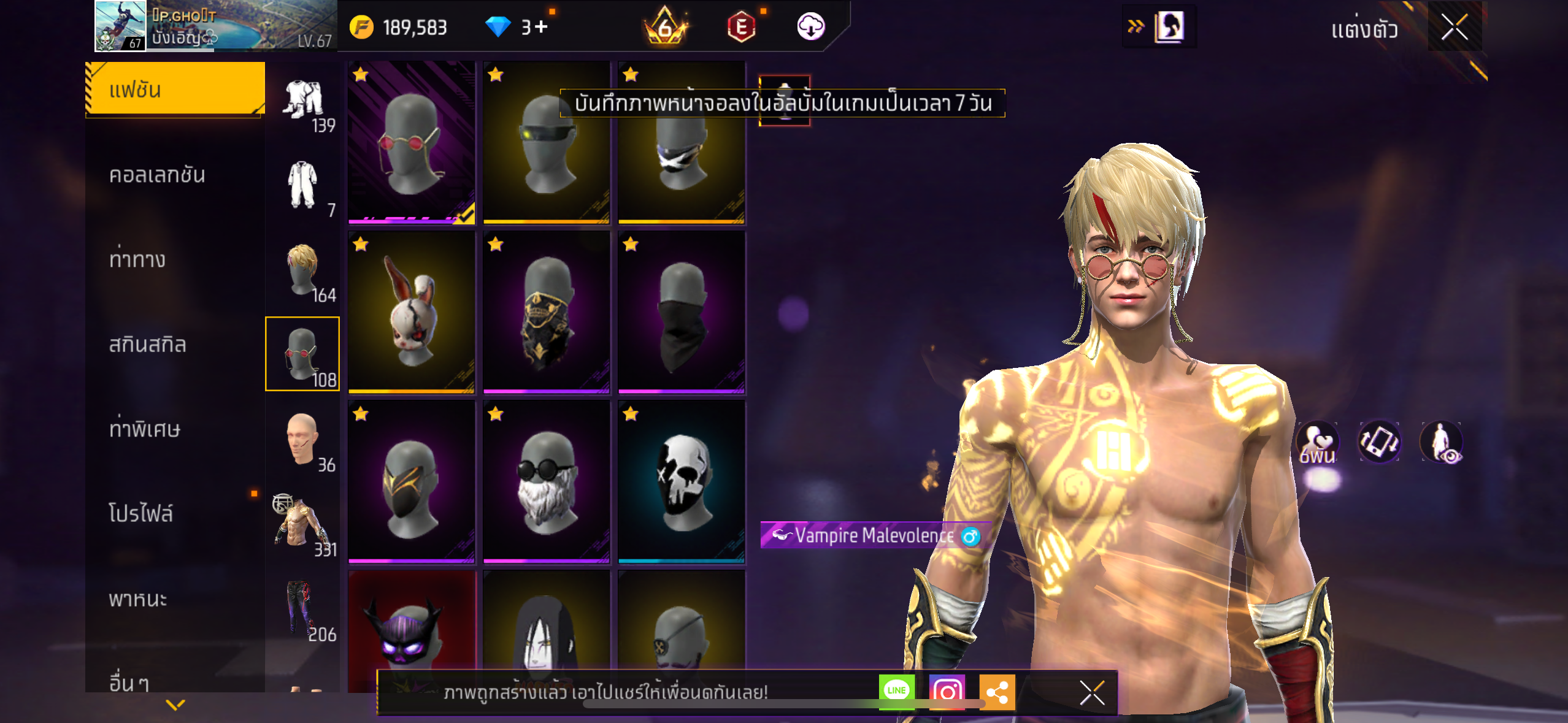
Task: Share screenshot to Instagram
Action: (x=947, y=692)
